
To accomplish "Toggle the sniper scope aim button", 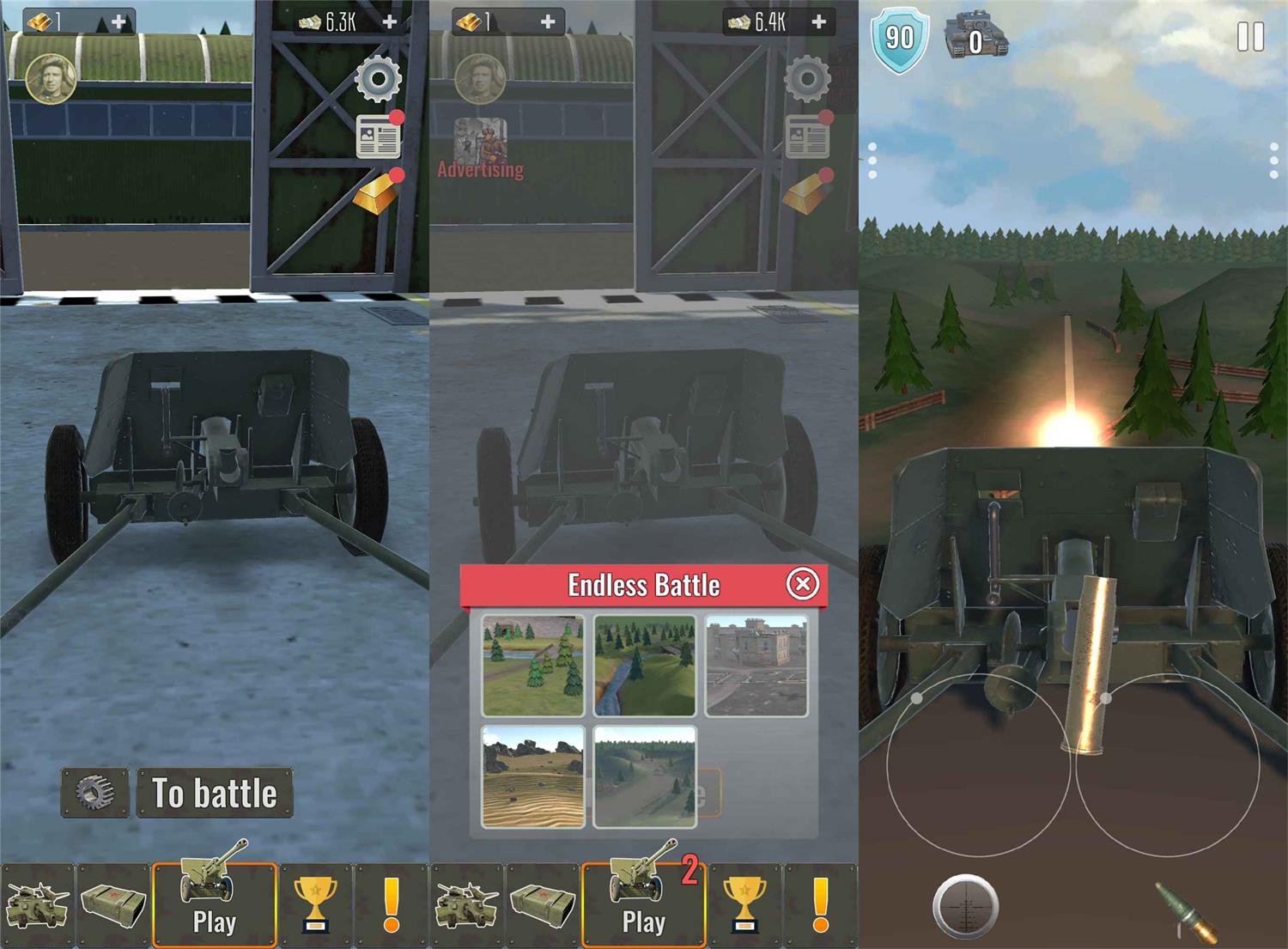I will point(965,906).
